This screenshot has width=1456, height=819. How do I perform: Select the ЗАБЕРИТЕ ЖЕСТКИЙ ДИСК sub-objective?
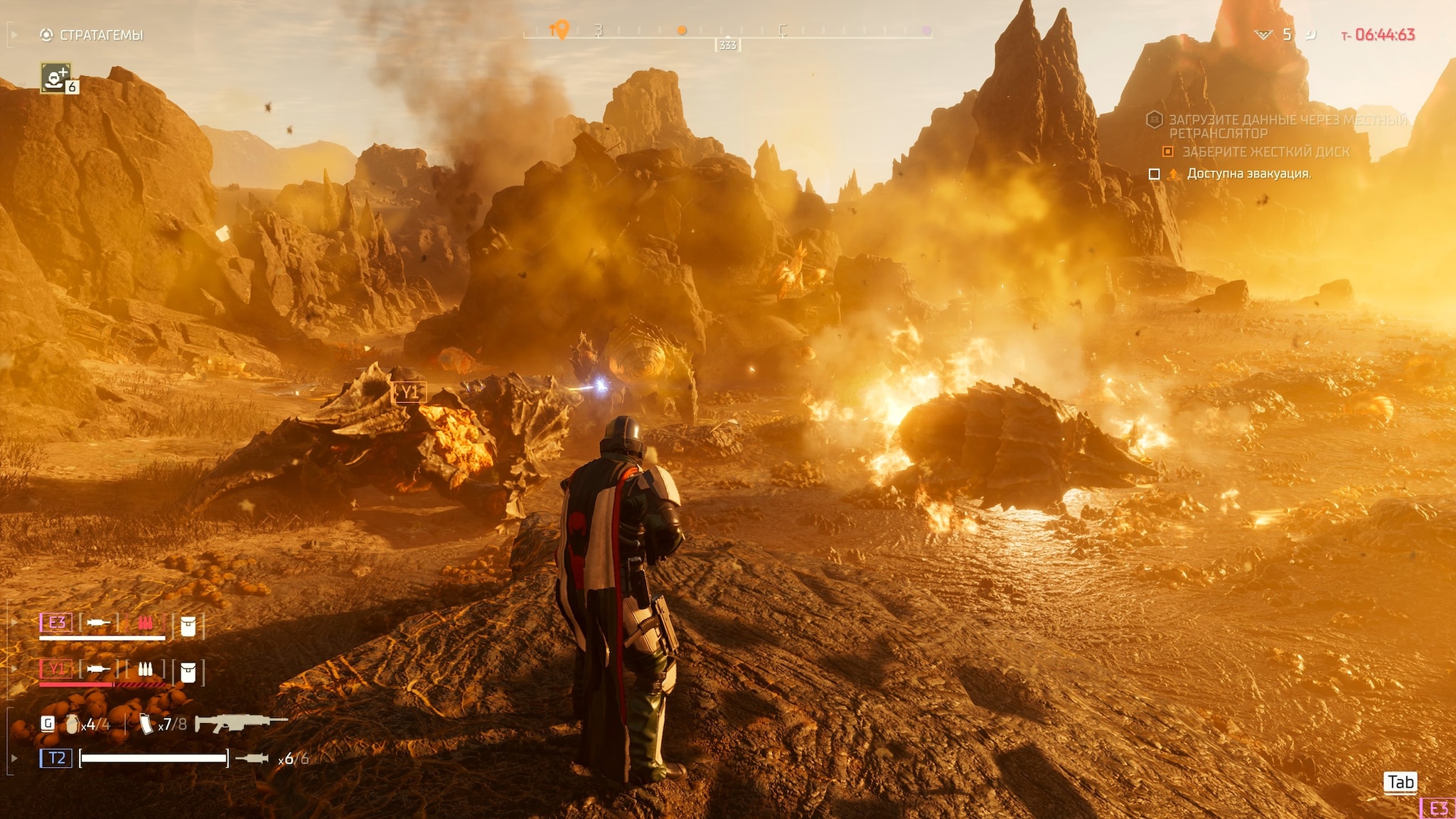tap(1265, 151)
